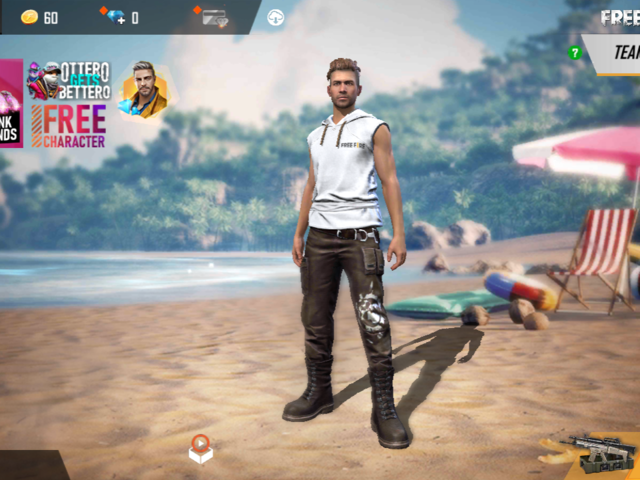The height and width of the screenshot is (480, 640).
Task: Click the cloud download icon
Action: 275,17
